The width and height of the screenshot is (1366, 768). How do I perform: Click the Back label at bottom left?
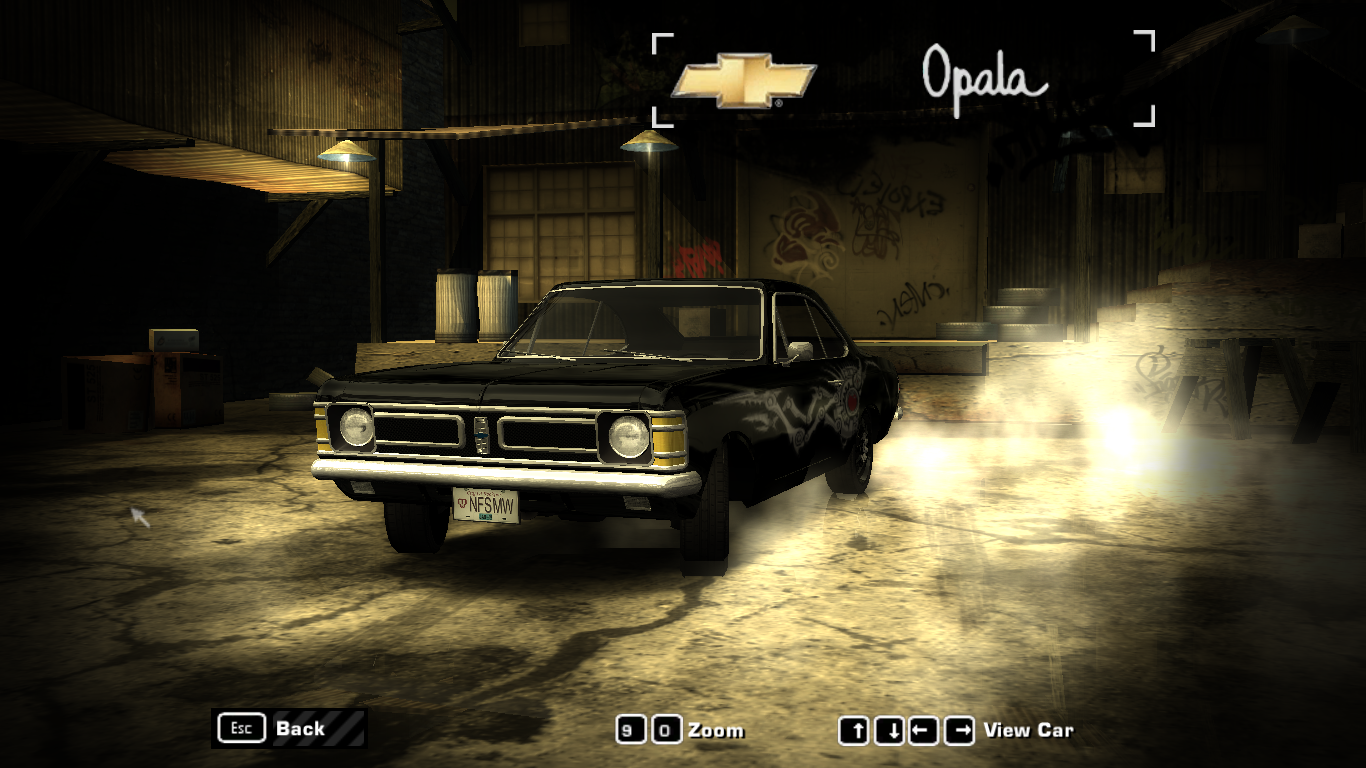(300, 729)
